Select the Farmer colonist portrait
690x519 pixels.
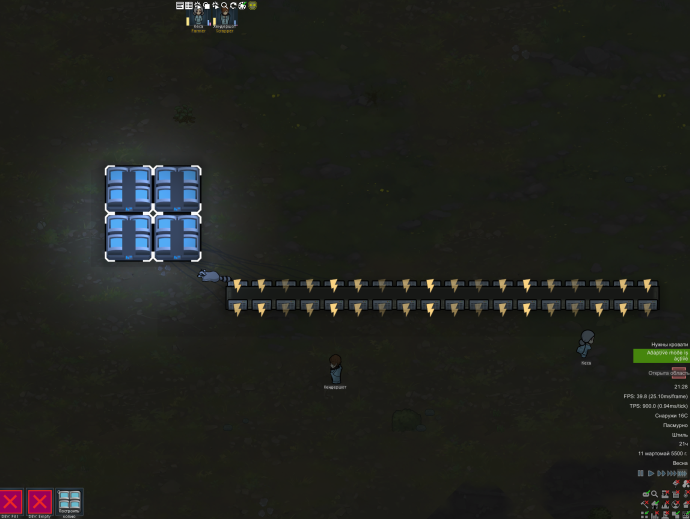[198, 19]
